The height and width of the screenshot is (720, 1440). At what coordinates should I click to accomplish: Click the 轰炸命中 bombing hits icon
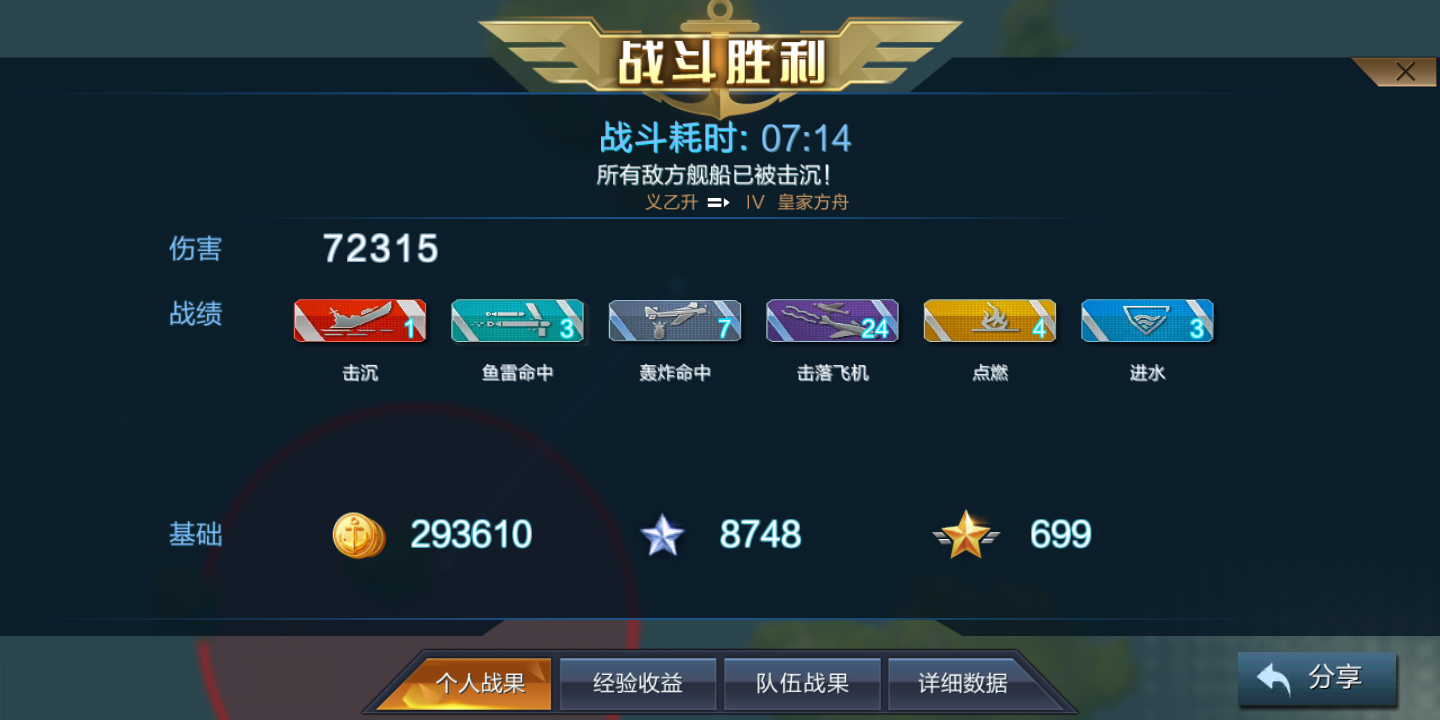[675, 321]
